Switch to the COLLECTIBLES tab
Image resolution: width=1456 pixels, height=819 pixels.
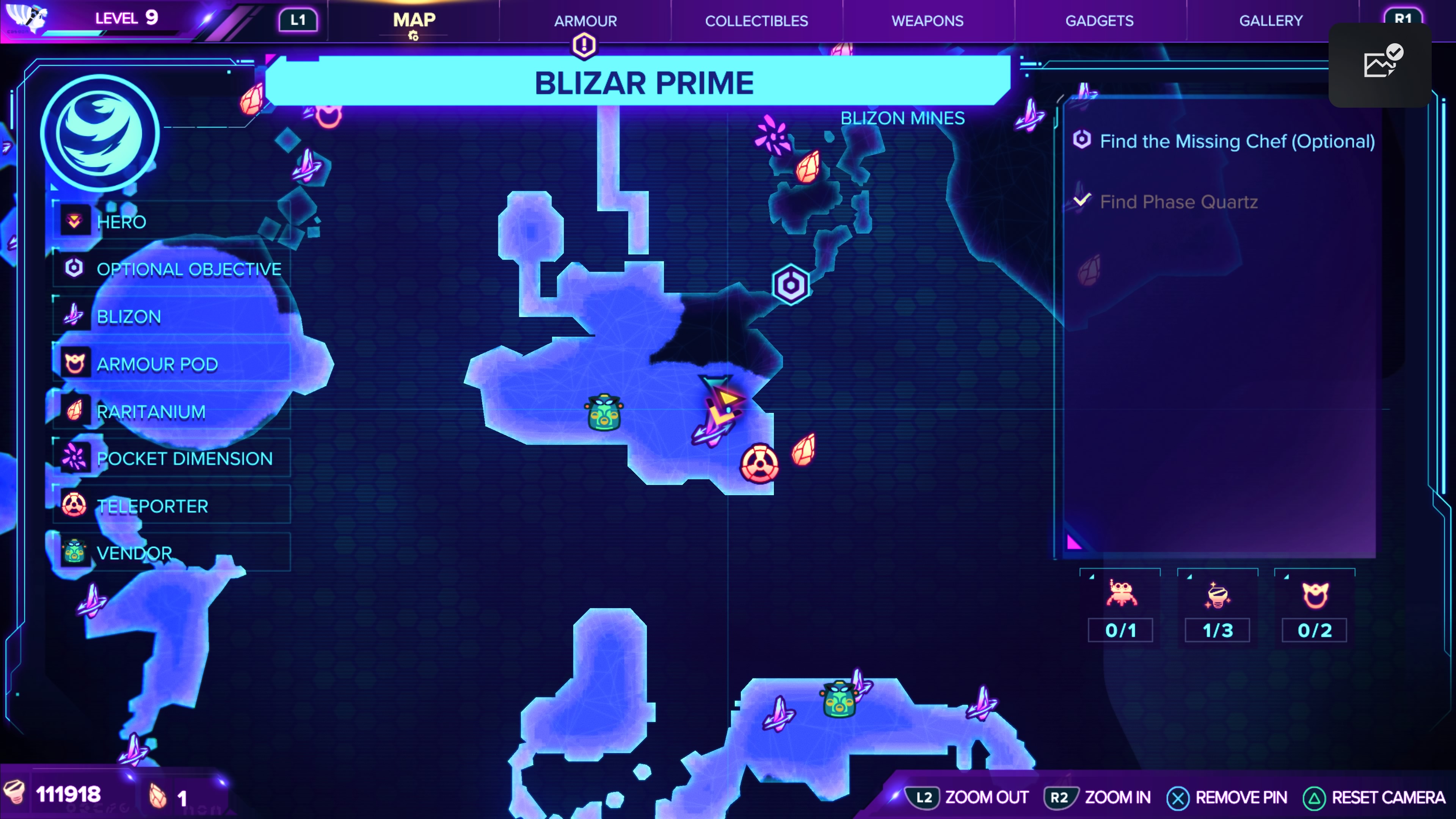tap(756, 21)
